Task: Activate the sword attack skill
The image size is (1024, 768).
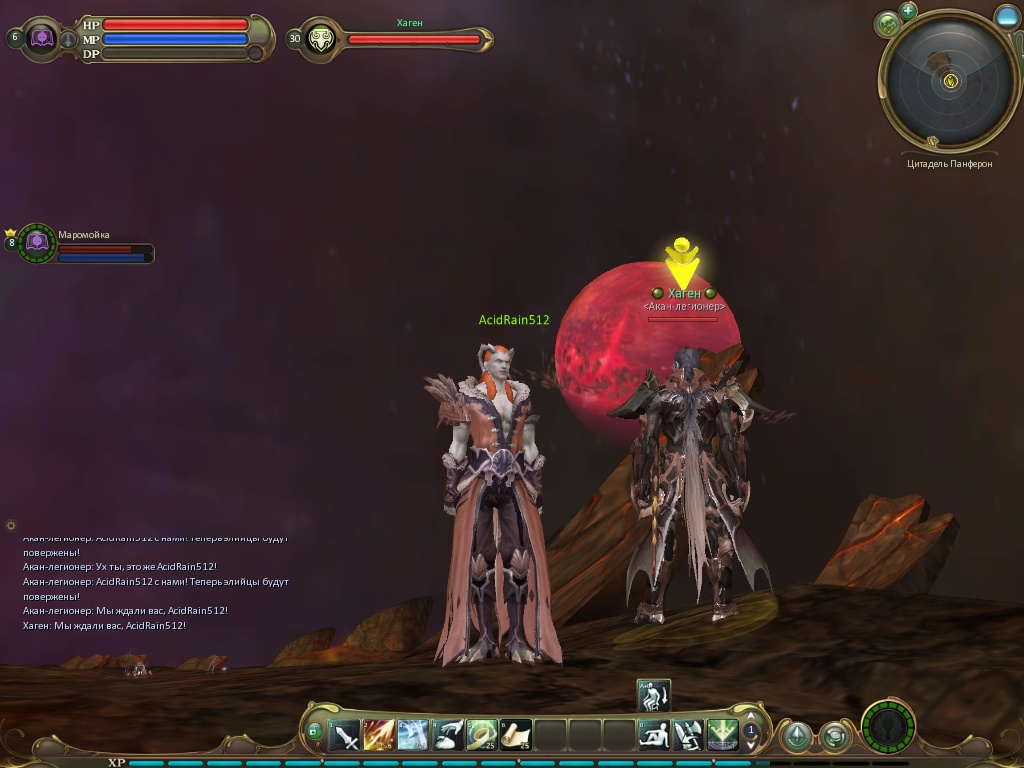Action: (345, 736)
